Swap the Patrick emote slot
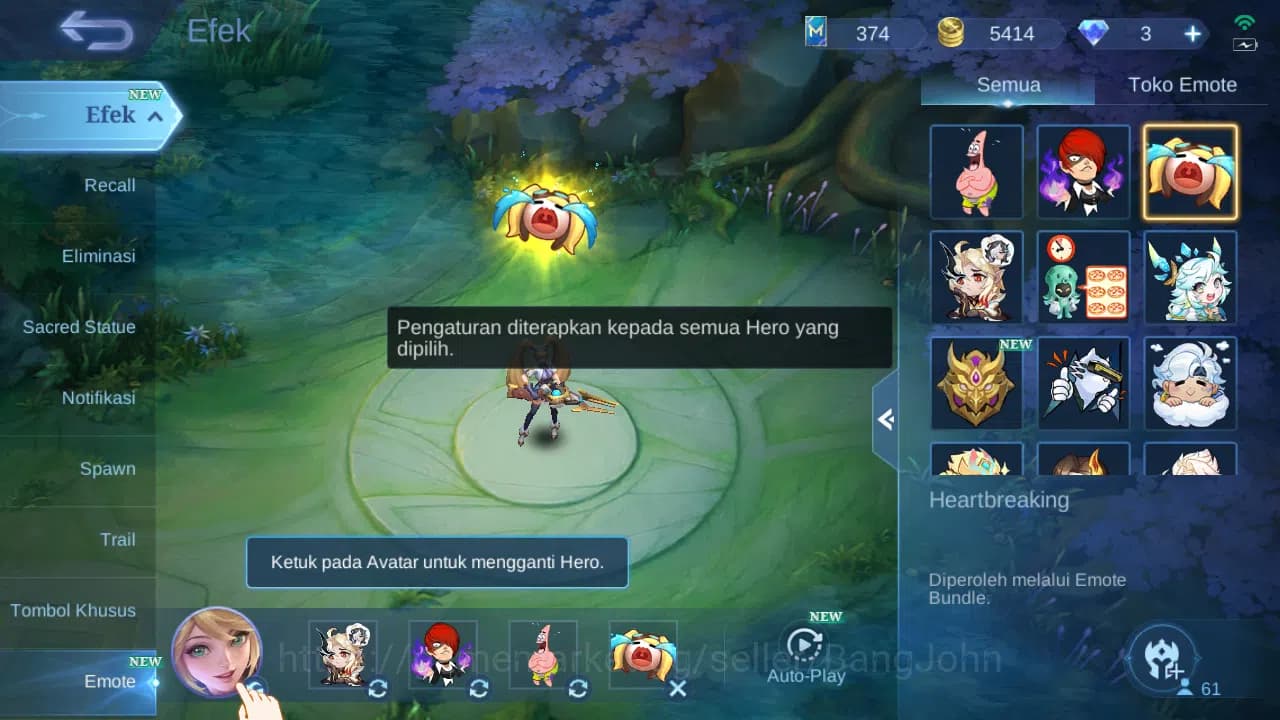The image size is (1280, 720). tap(578, 689)
